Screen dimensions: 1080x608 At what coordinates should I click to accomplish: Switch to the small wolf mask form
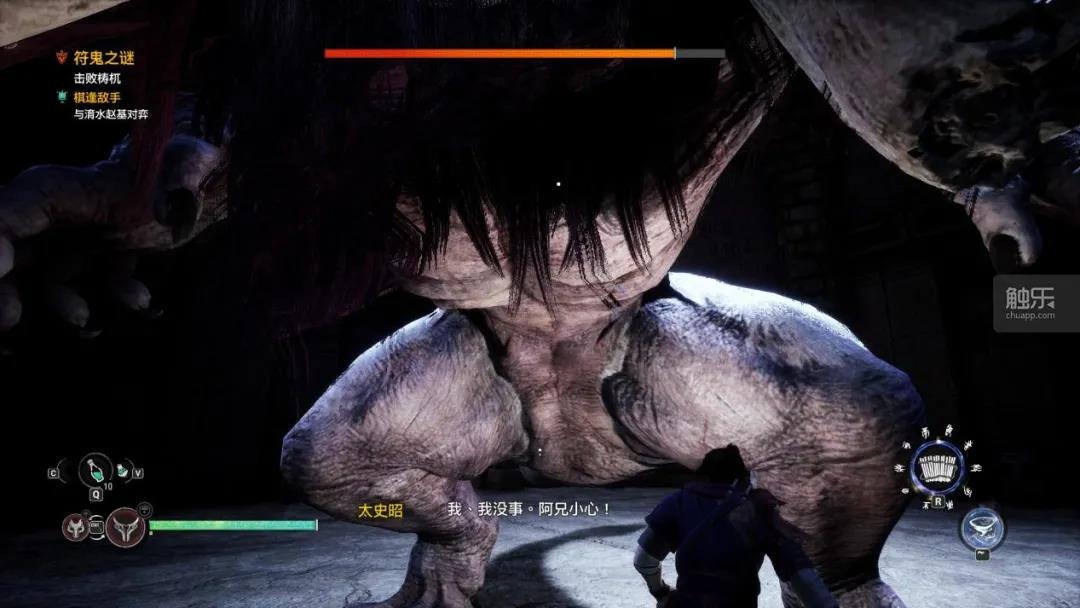pyautogui.click(x=76, y=525)
